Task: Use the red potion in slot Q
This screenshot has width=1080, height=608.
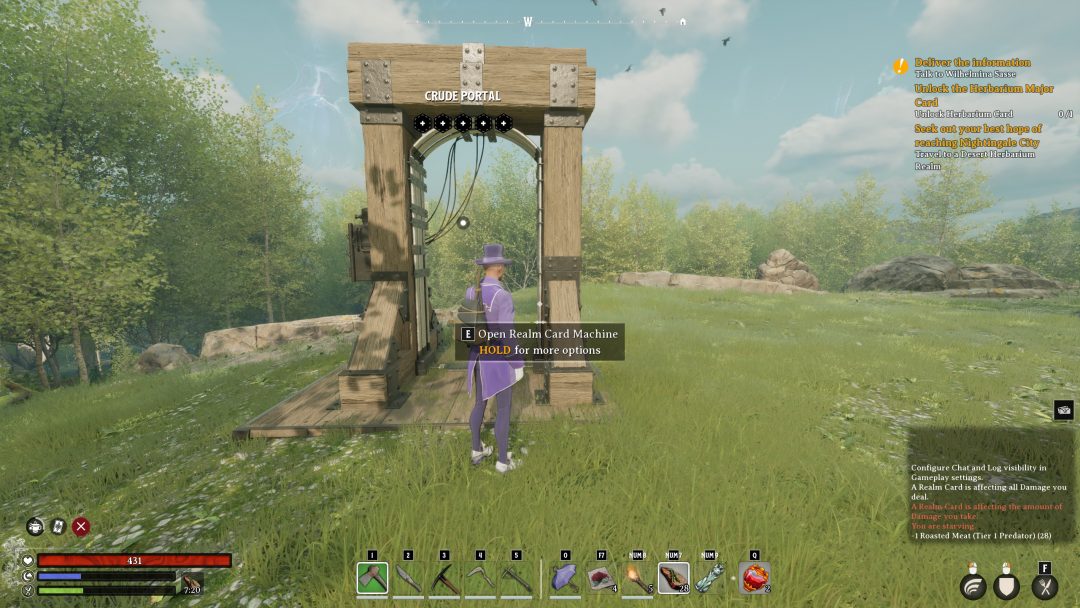Action: point(754,578)
